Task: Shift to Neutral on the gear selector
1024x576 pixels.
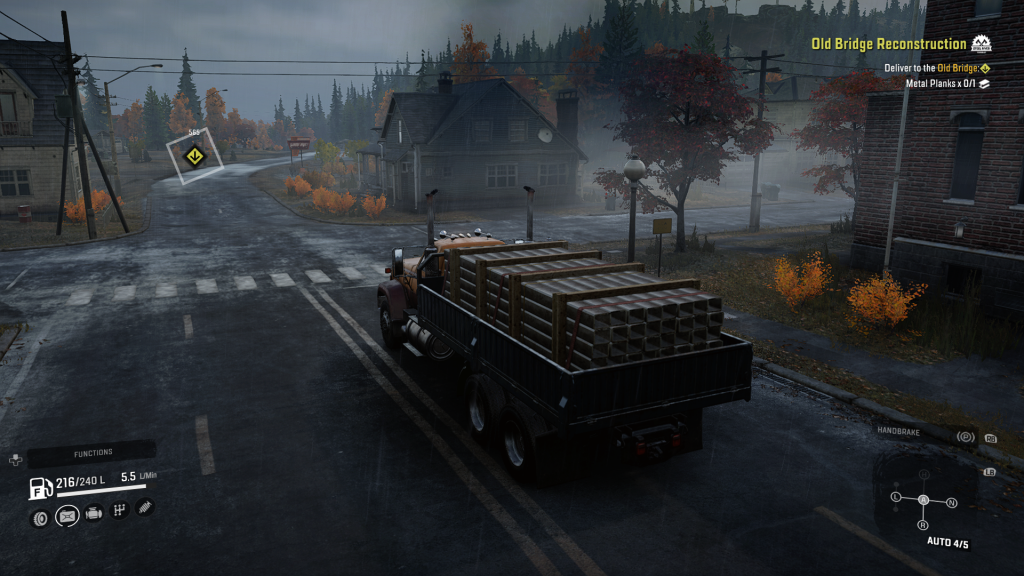Action: (952, 502)
